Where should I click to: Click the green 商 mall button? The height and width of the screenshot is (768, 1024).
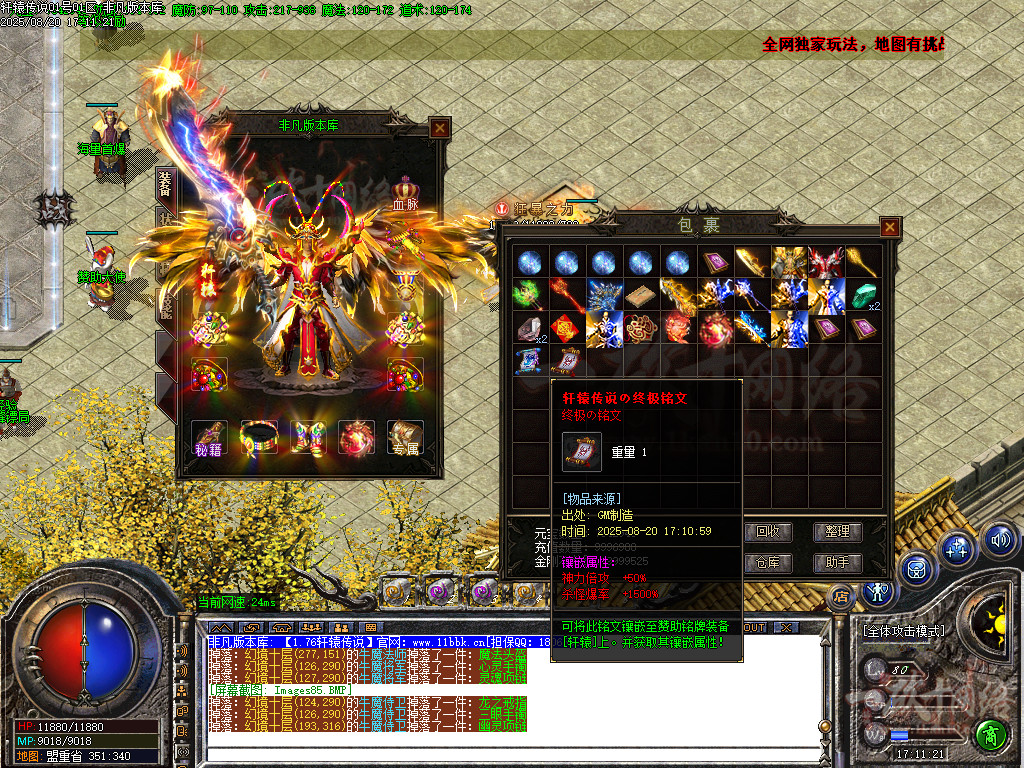tap(990, 733)
